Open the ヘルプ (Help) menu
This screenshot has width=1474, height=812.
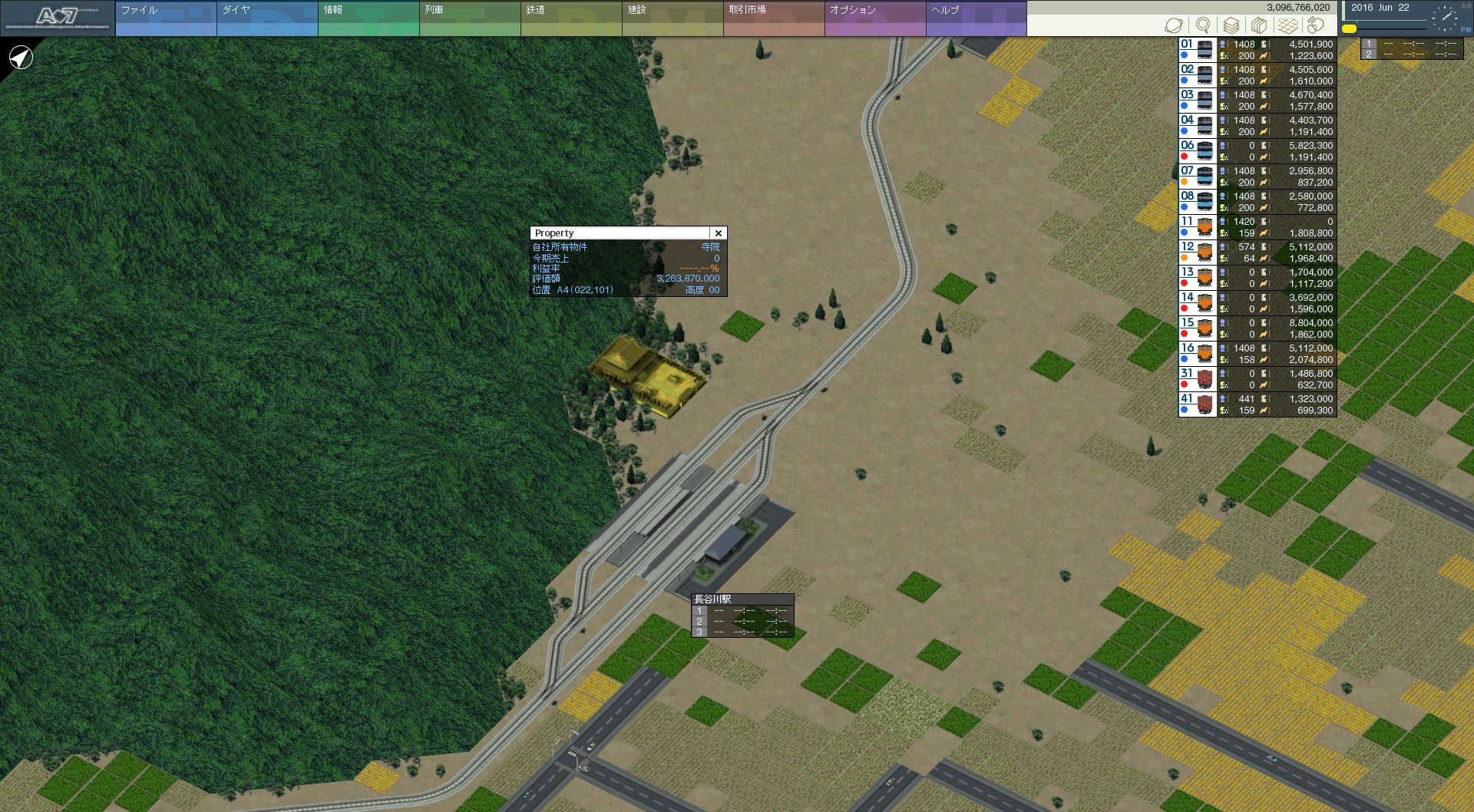976,18
